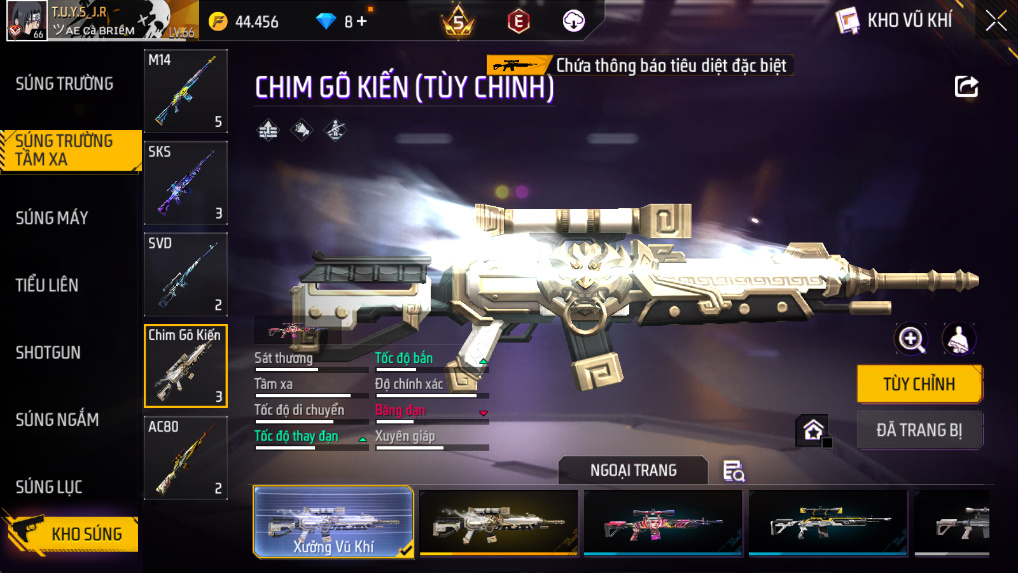Click the Tùy Chỉnh customize button
This screenshot has height=573, width=1018.
pyautogui.click(x=919, y=384)
